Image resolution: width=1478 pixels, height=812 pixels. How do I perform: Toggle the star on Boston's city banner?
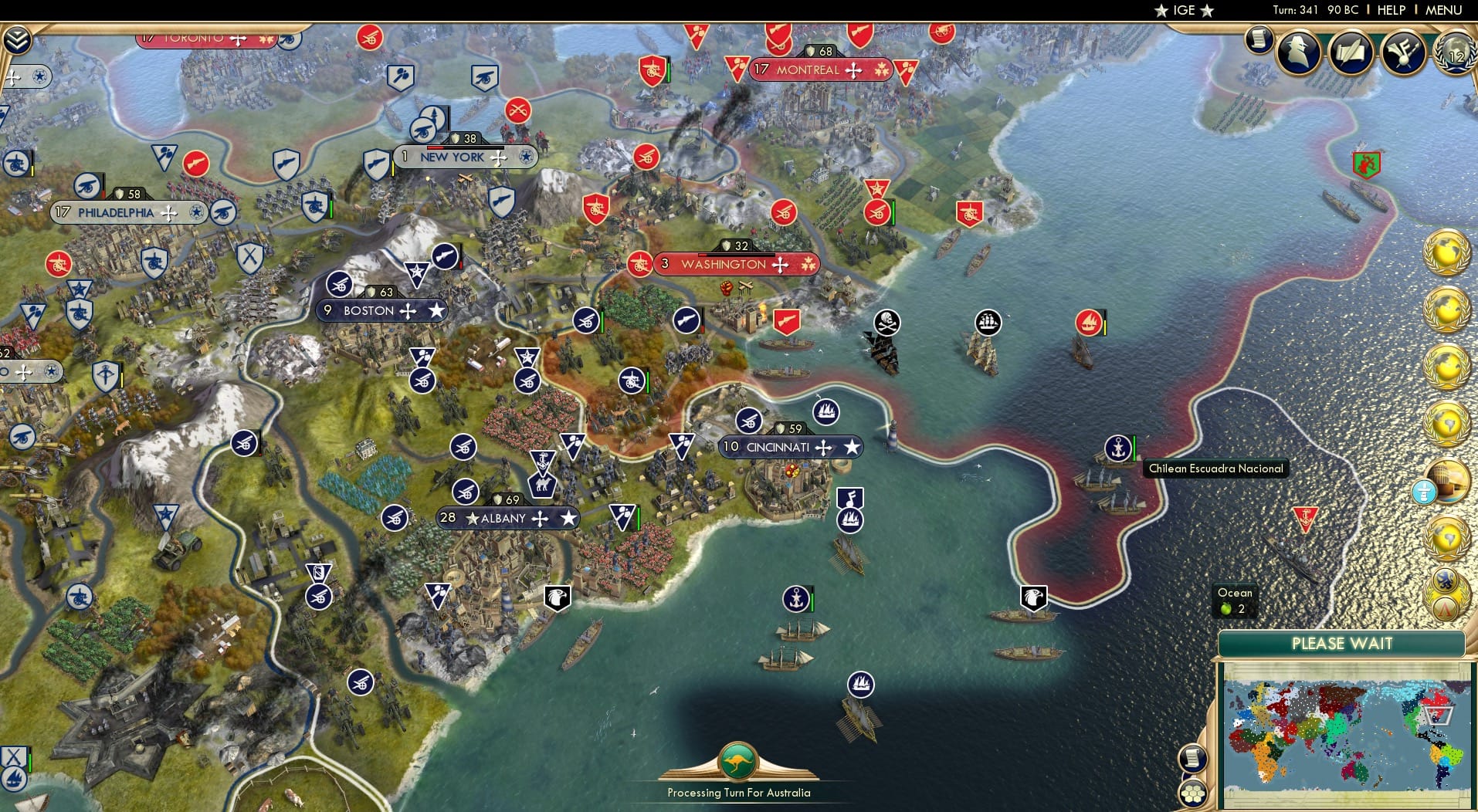tap(438, 310)
